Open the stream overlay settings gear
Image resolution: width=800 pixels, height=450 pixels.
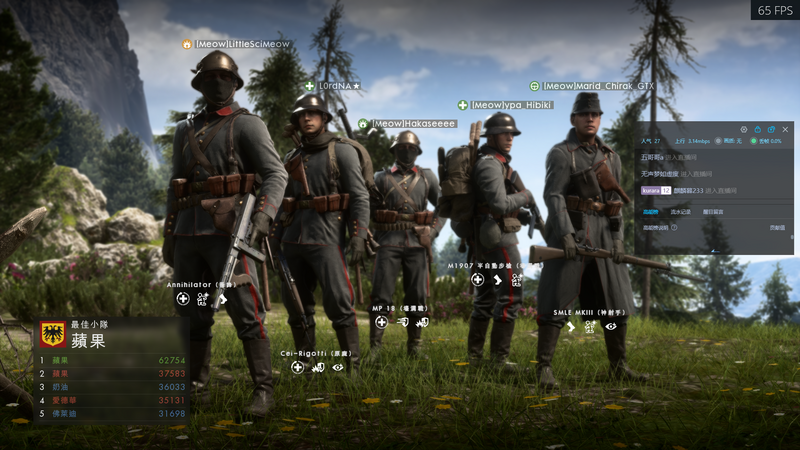(x=743, y=129)
